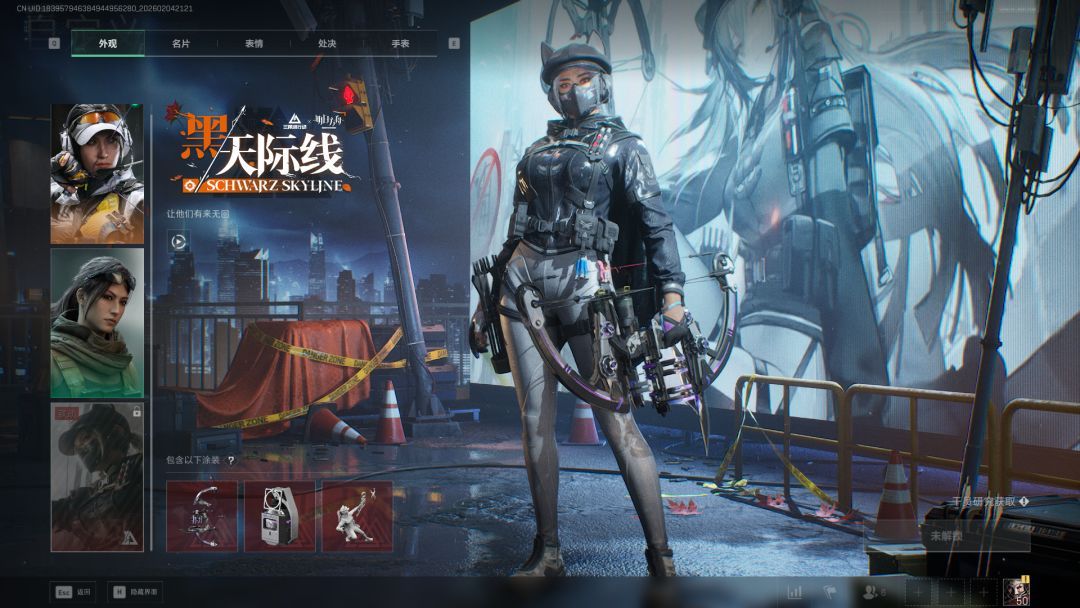Switch to the 表情 emote tab
The image size is (1080, 608).
254,44
